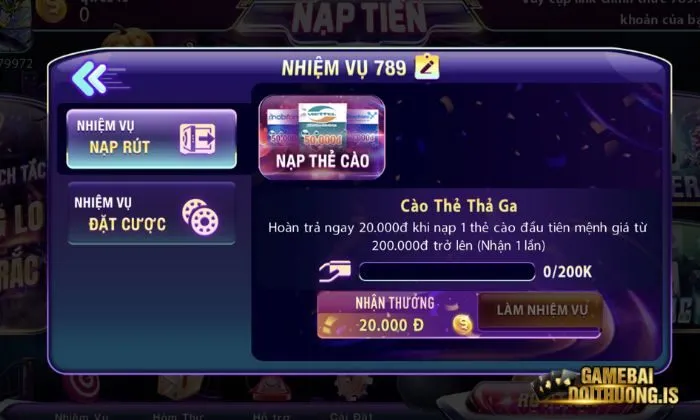Image resolution: width=700 pixels, height=420 pixels.
Task: Claim the Nhận Thưởng 20.000 Đ reward
Action: 396,314
